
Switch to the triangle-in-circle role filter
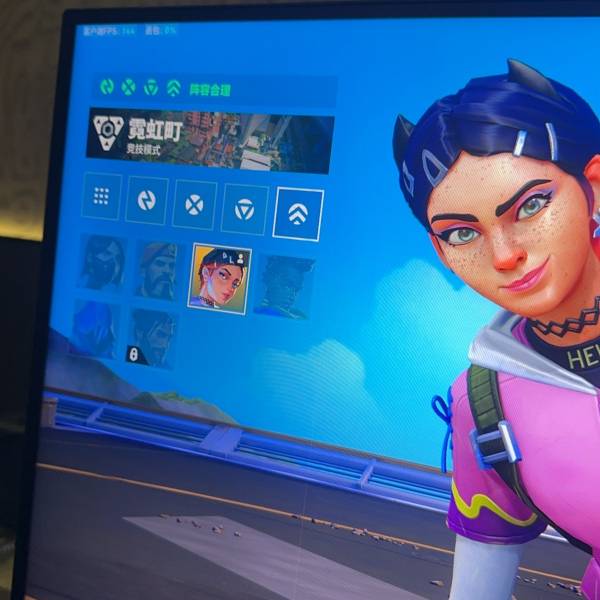point(244,208)
